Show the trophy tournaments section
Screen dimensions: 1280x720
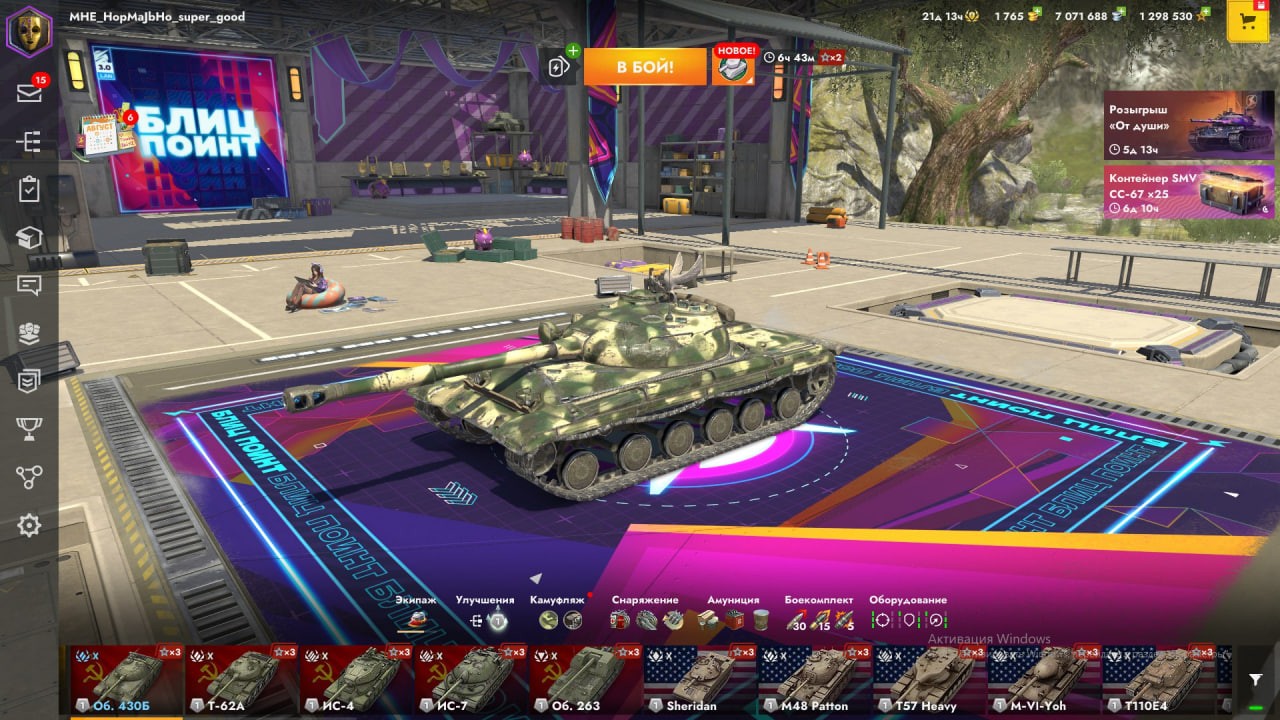click(x=29, y=429)
